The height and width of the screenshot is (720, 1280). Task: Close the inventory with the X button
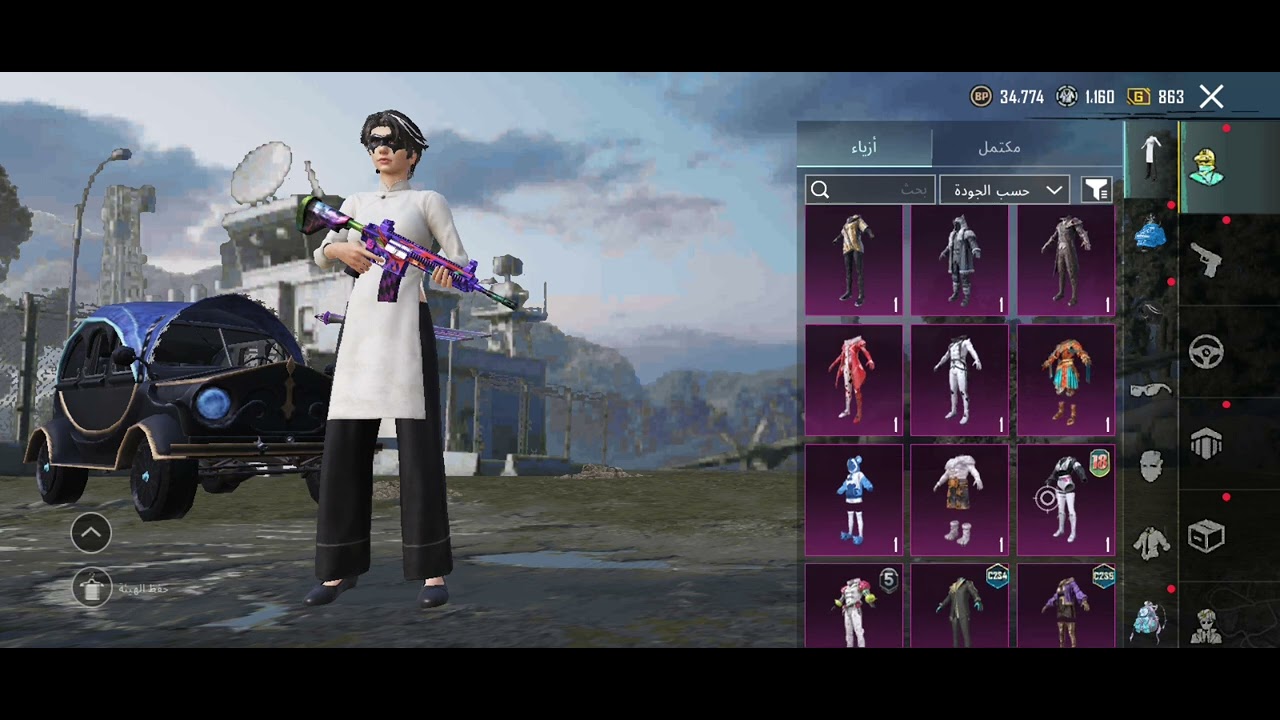coord(1211,97)
